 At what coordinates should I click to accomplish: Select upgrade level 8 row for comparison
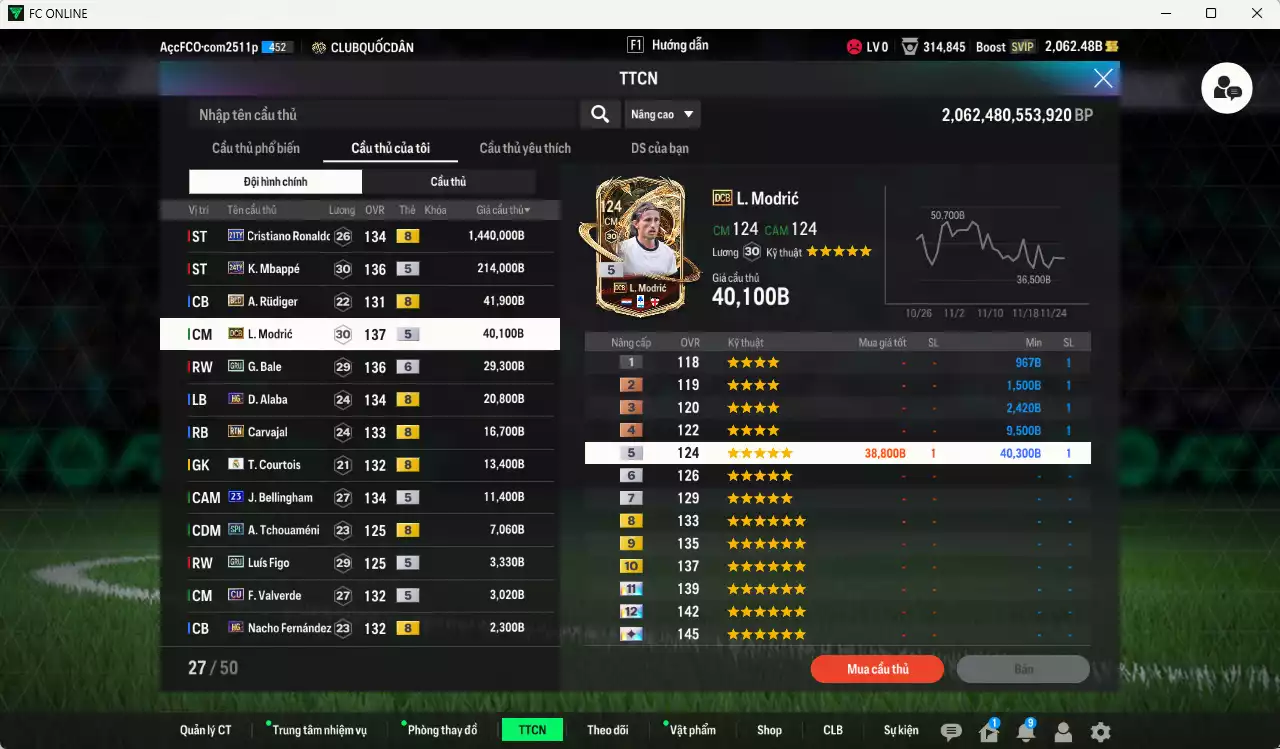[x=838, y=520]
